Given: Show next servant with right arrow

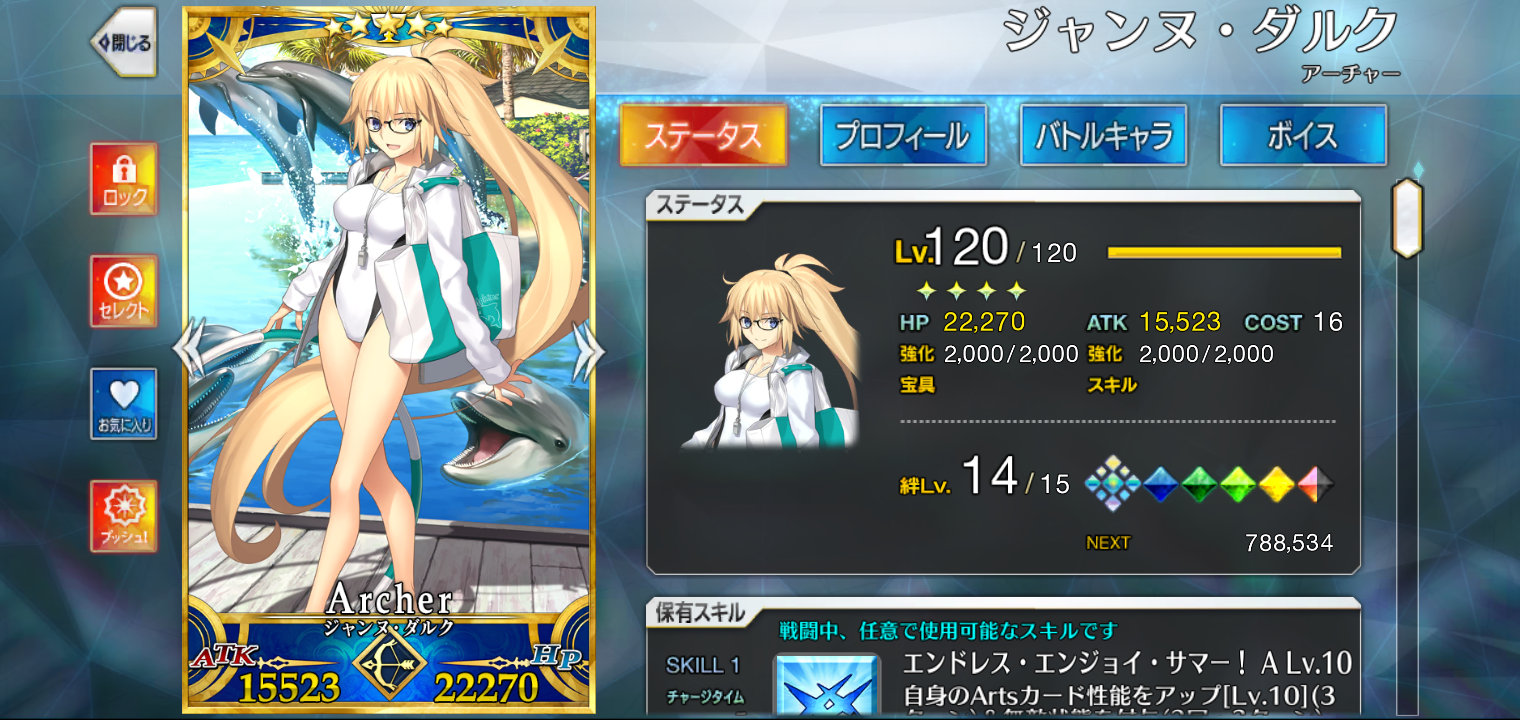Looking at the screenshot, I should 588,349.
